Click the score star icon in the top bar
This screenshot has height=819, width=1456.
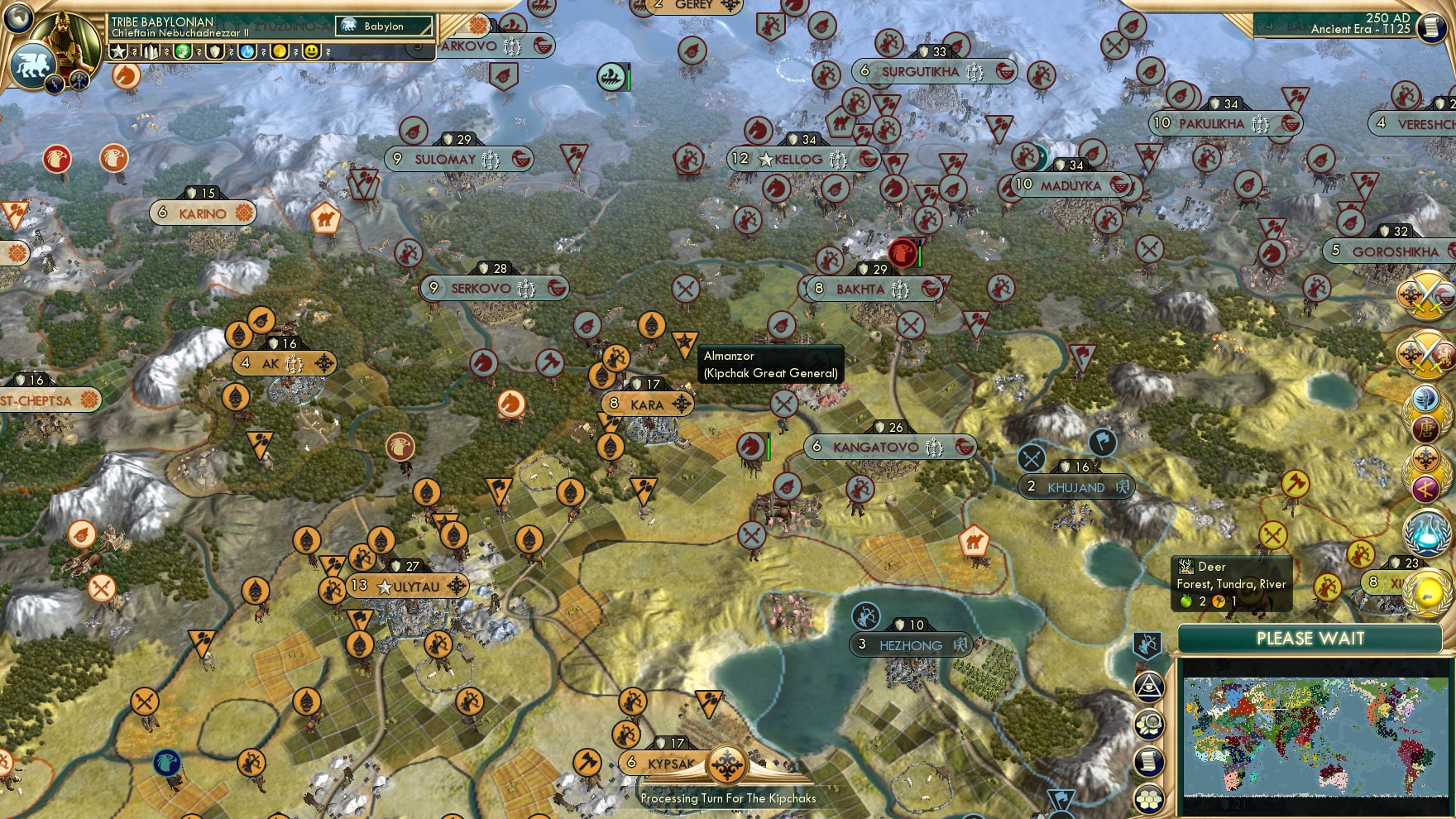point(120,52)
